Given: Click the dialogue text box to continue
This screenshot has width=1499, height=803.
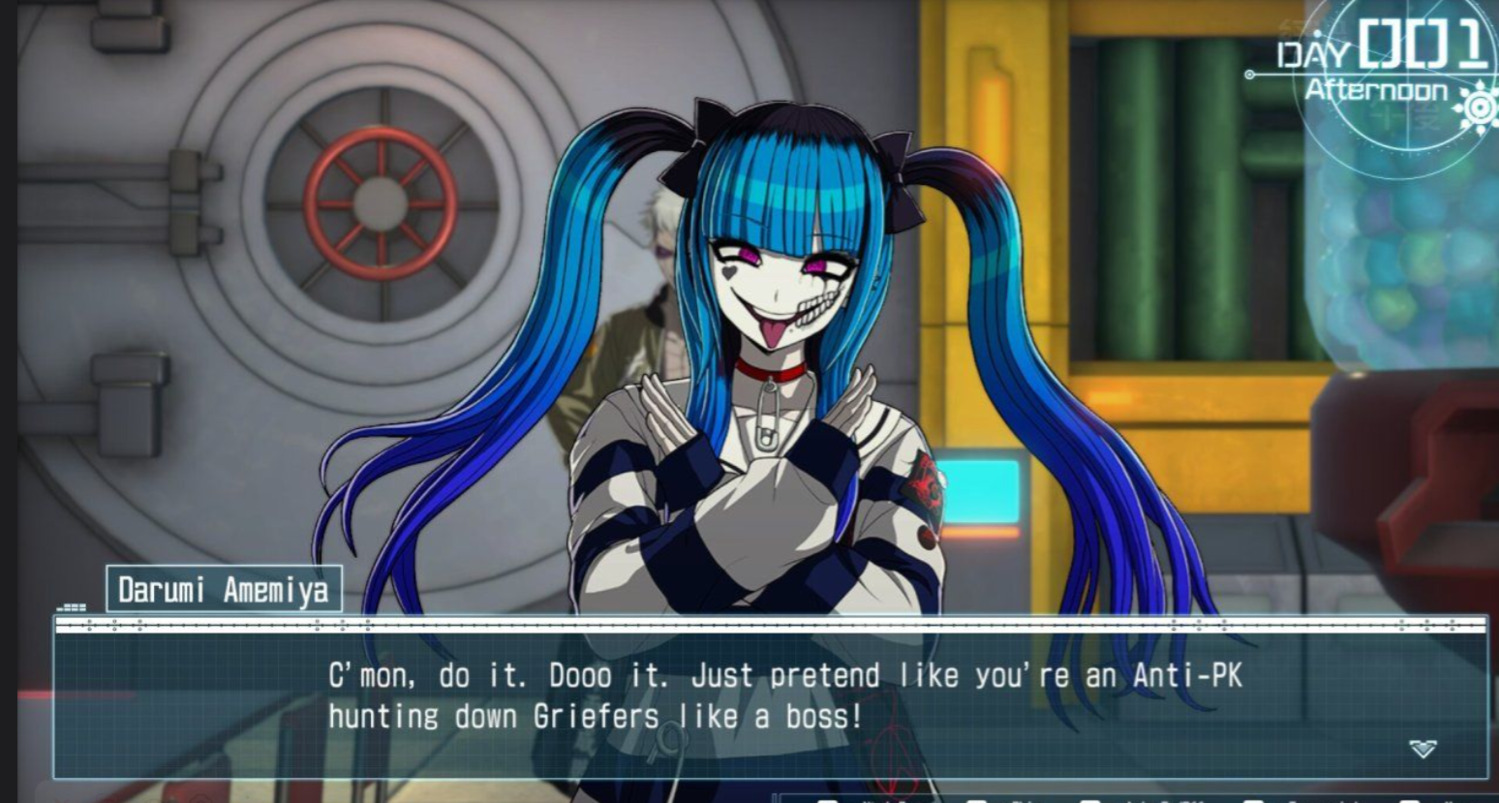Looking at the screenshot, I should point(770,698).
